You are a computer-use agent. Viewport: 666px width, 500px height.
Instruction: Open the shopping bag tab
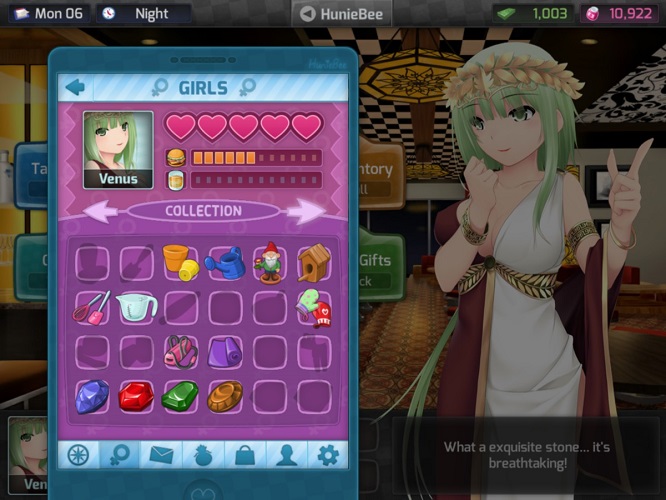pyautogui.click(x=244, y=455)
